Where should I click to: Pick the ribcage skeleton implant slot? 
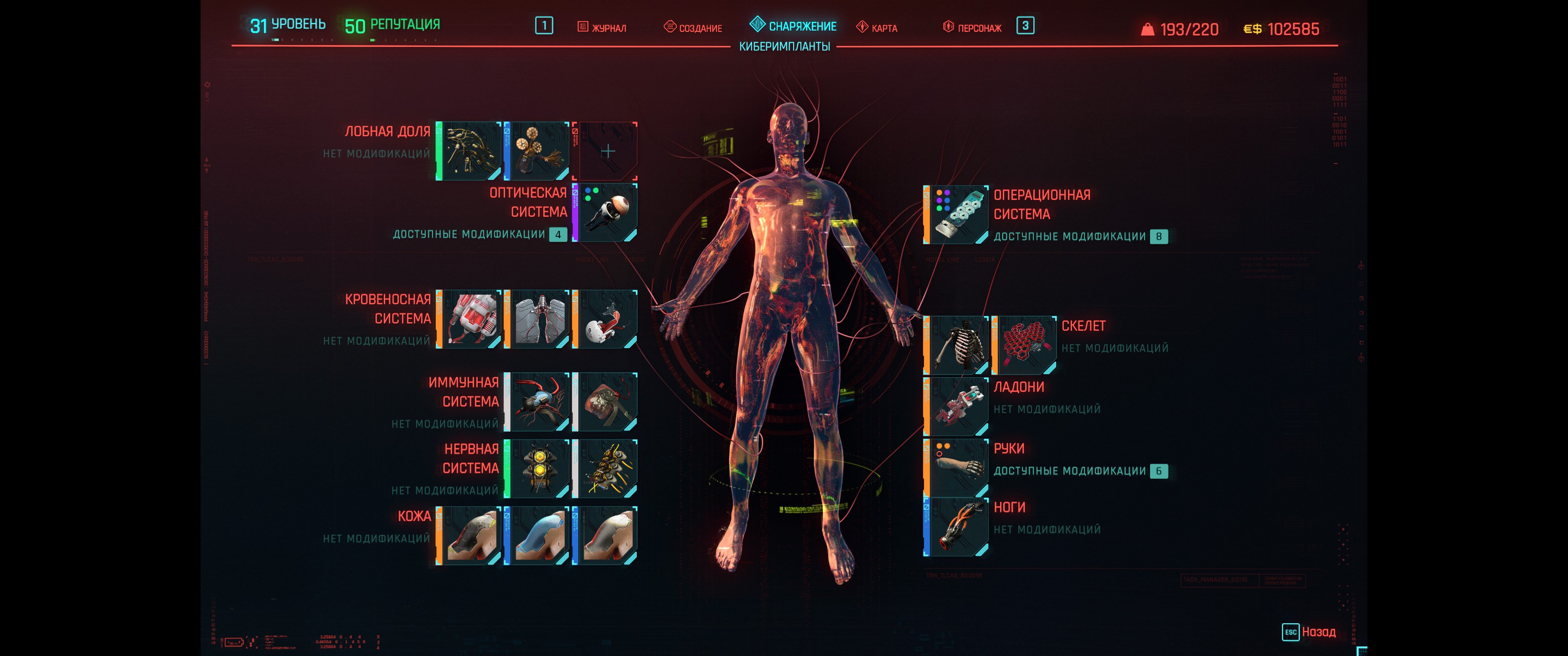point(958,345)
